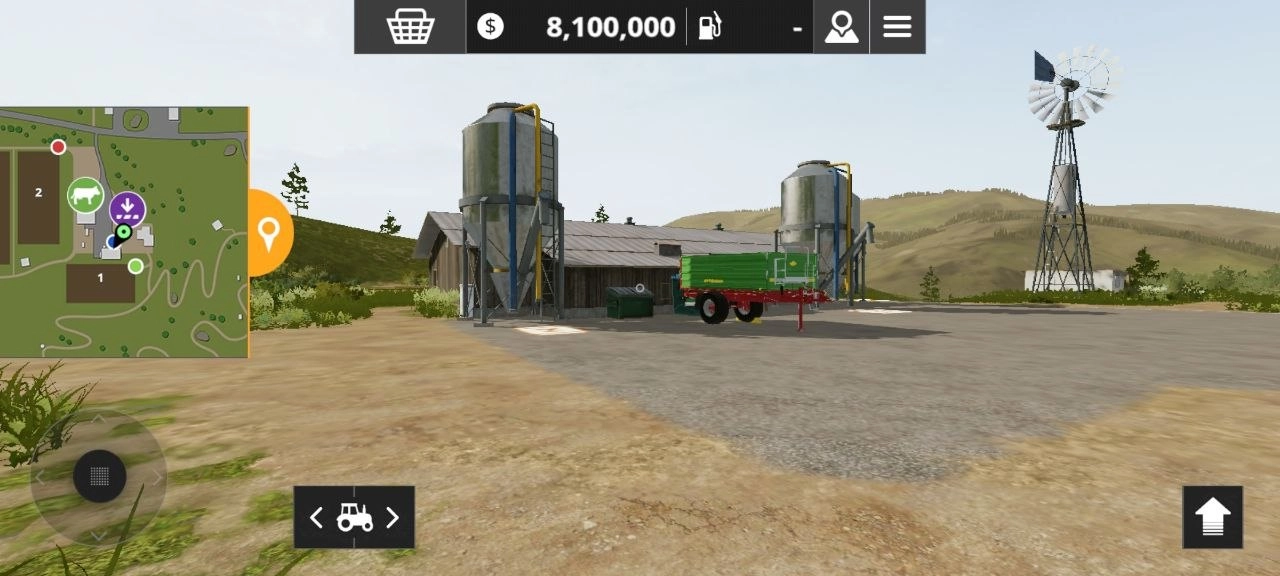The width and height of the screenshot is (1280, 576).
Task: Tap the tractor vehicle icon
Action: pyautogui.click(x=354, y=517)
